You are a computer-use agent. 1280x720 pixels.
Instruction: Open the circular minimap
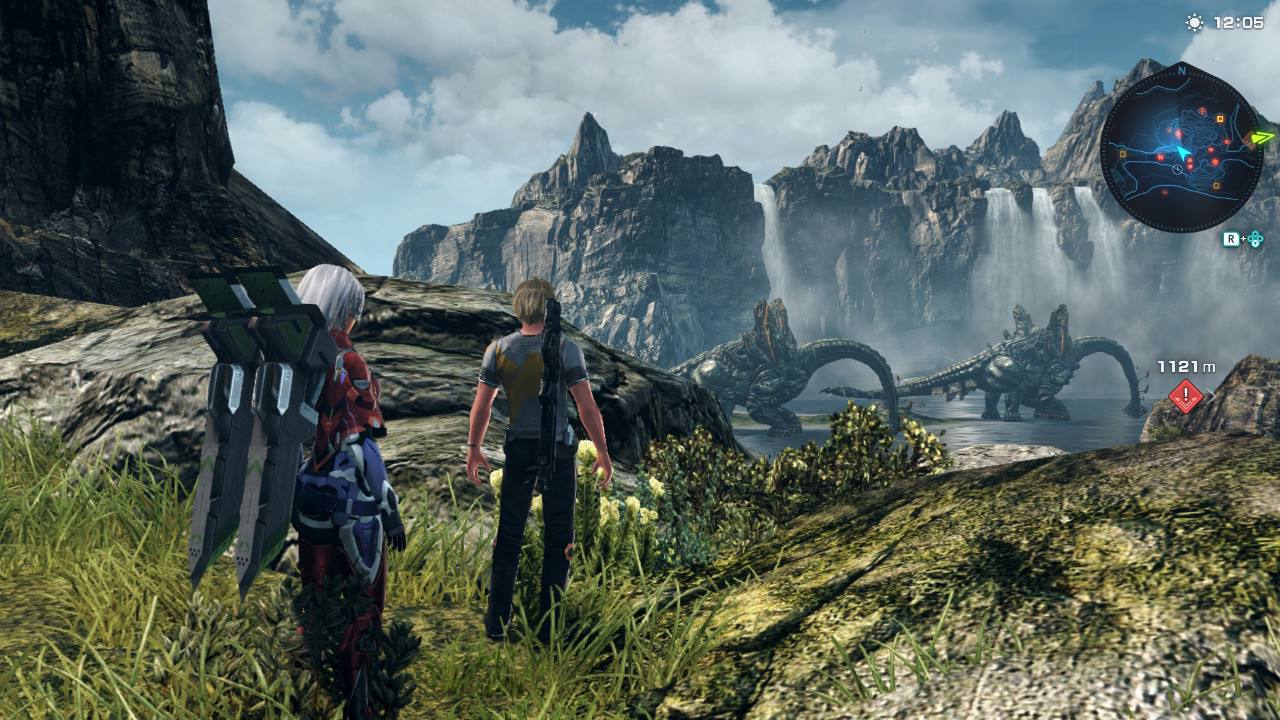pyautogui.click(x=1181, y=147)
